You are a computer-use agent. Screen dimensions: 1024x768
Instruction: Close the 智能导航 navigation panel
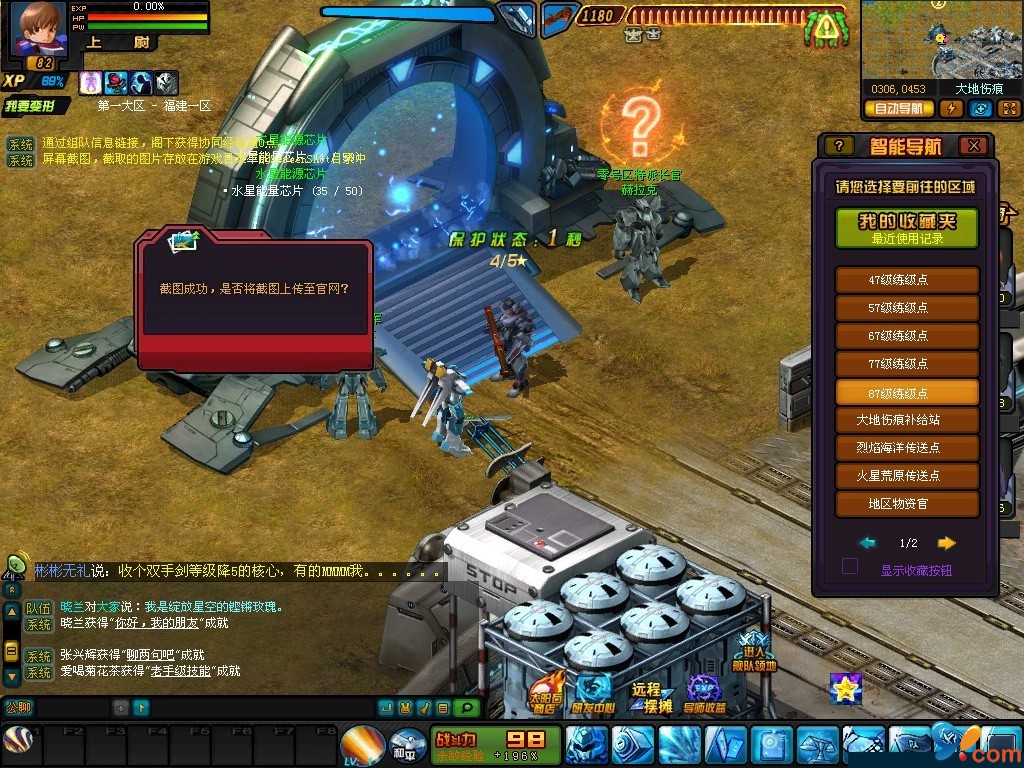point(973,146)
